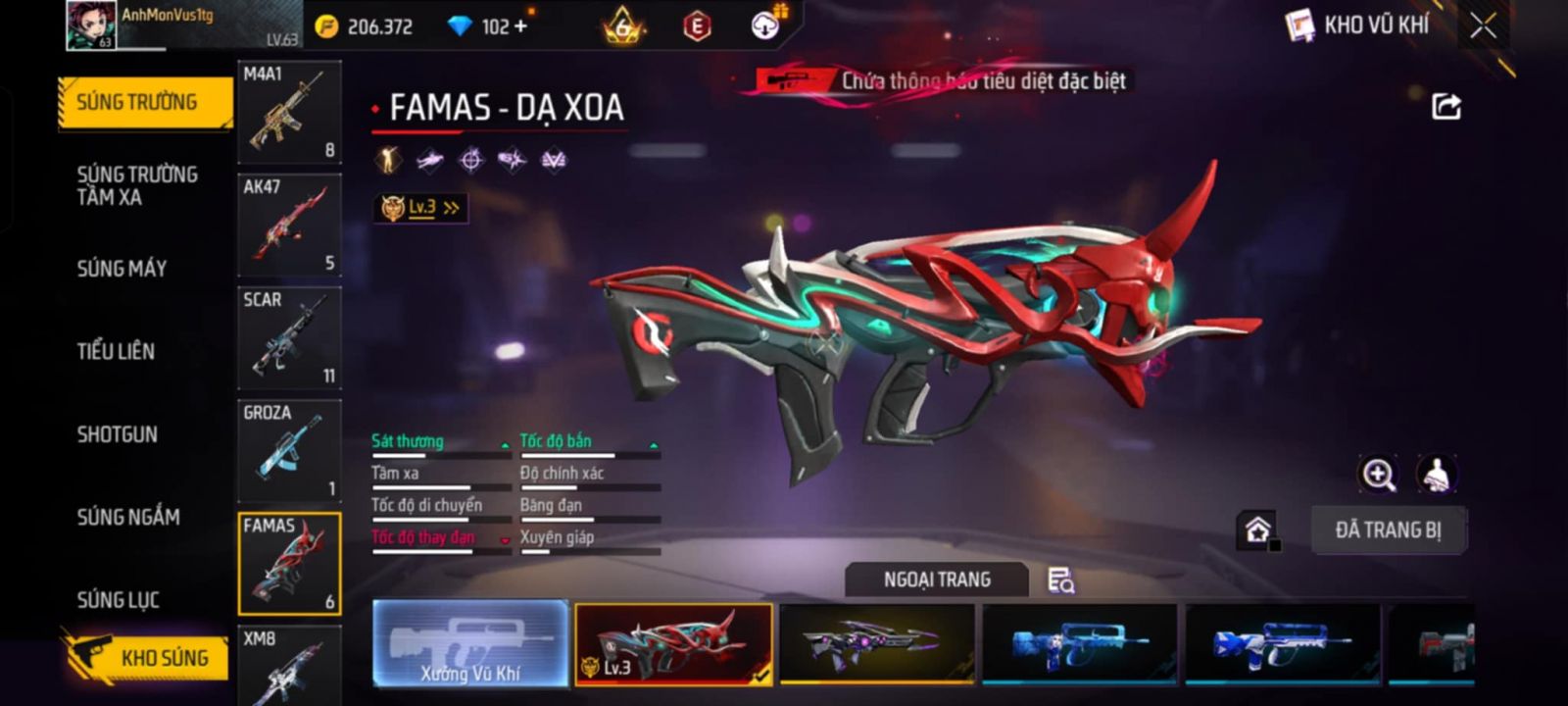Open the Ngoại Trang tab
This screenshot has height=706, width=1568.
tap(936, 580)
